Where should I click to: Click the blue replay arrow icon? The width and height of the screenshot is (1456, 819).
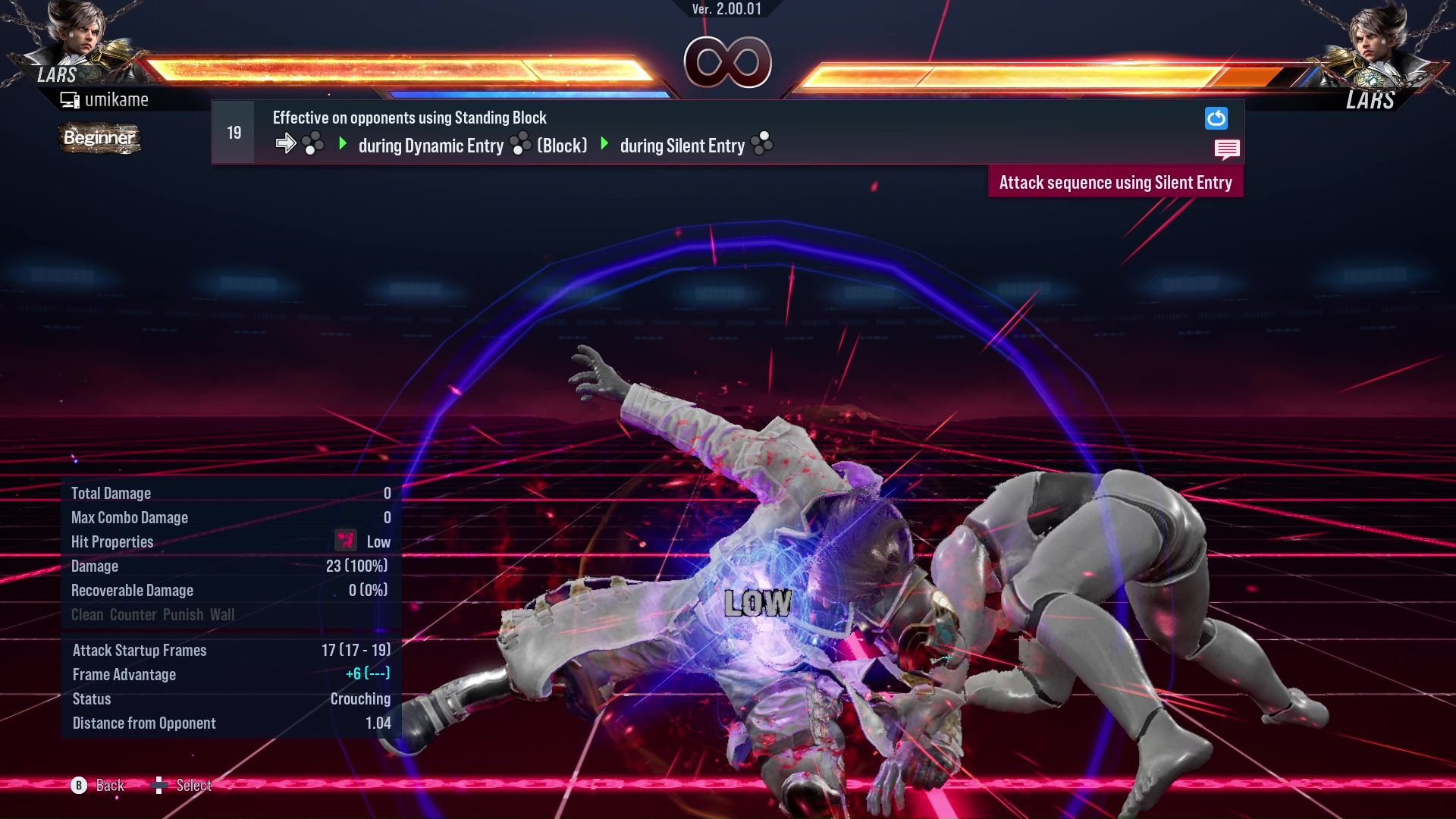[1216, 118]
